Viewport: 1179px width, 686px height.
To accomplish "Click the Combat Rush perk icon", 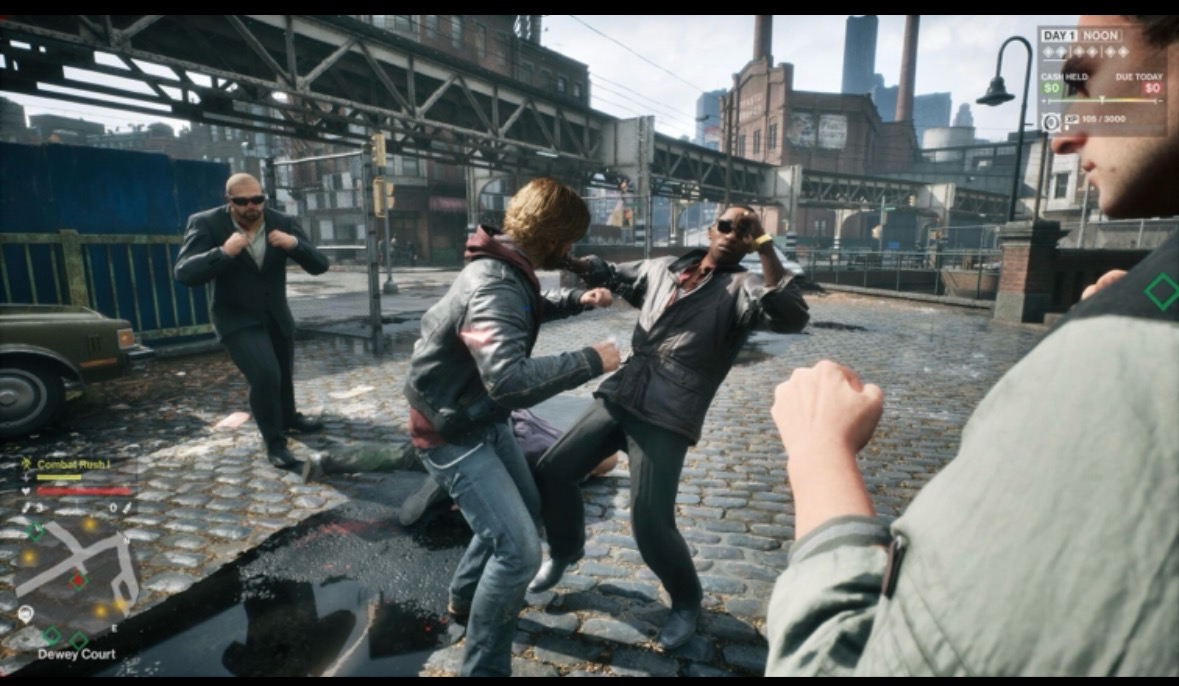I will (26, 463).
